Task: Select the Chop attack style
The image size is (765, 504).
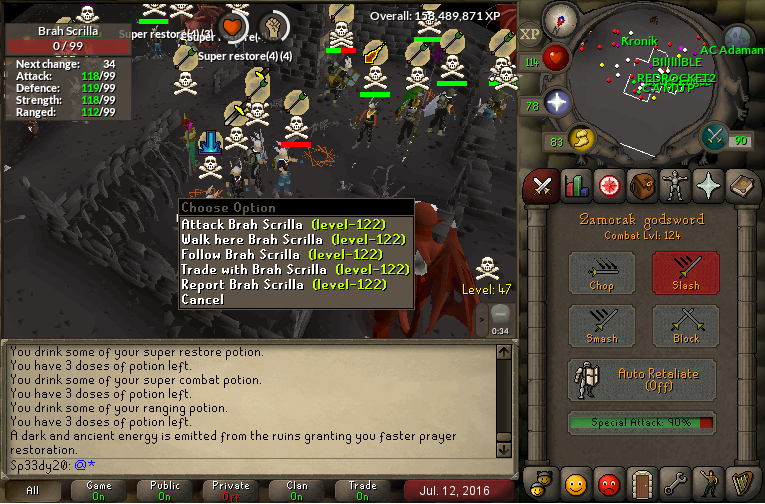Action: tap(602, 271)
